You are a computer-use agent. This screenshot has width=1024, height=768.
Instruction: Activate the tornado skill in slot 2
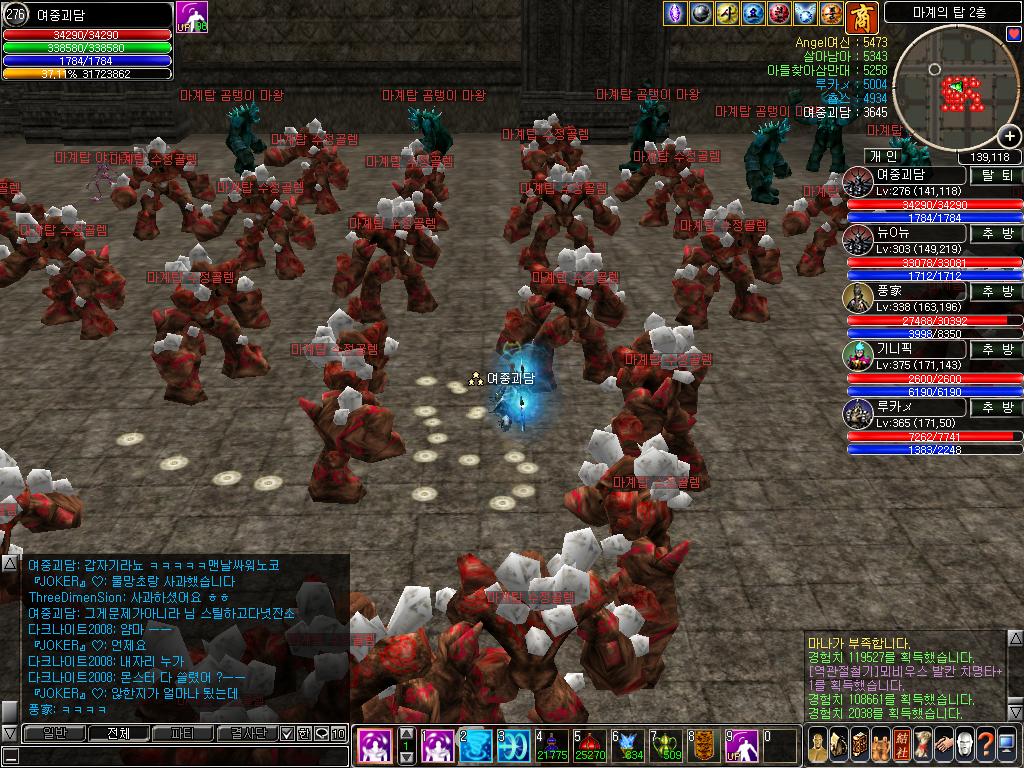pyautogui.click(x=476, y=746)
